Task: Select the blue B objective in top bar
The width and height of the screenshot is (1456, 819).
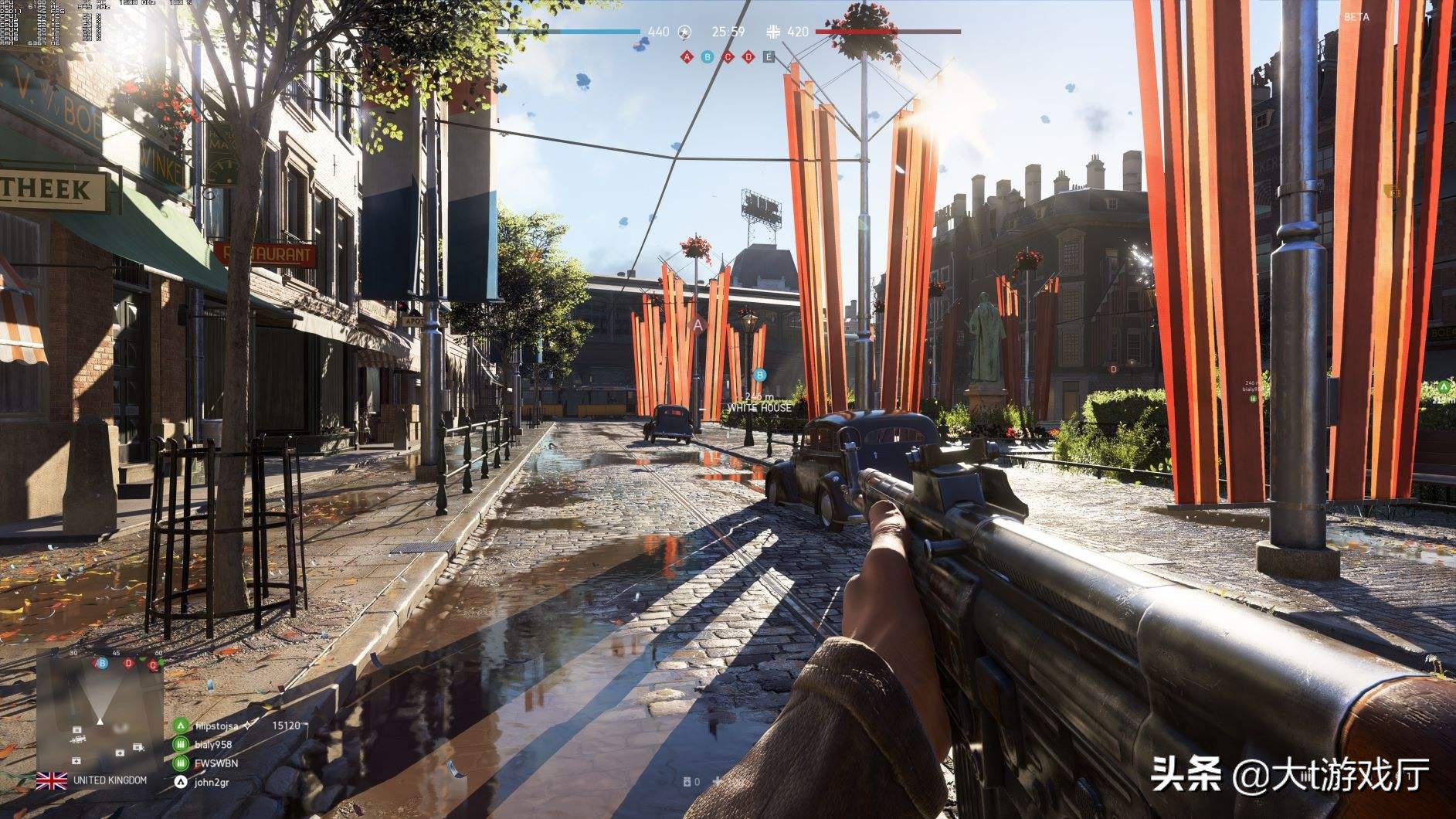Action: click(707, 56)
